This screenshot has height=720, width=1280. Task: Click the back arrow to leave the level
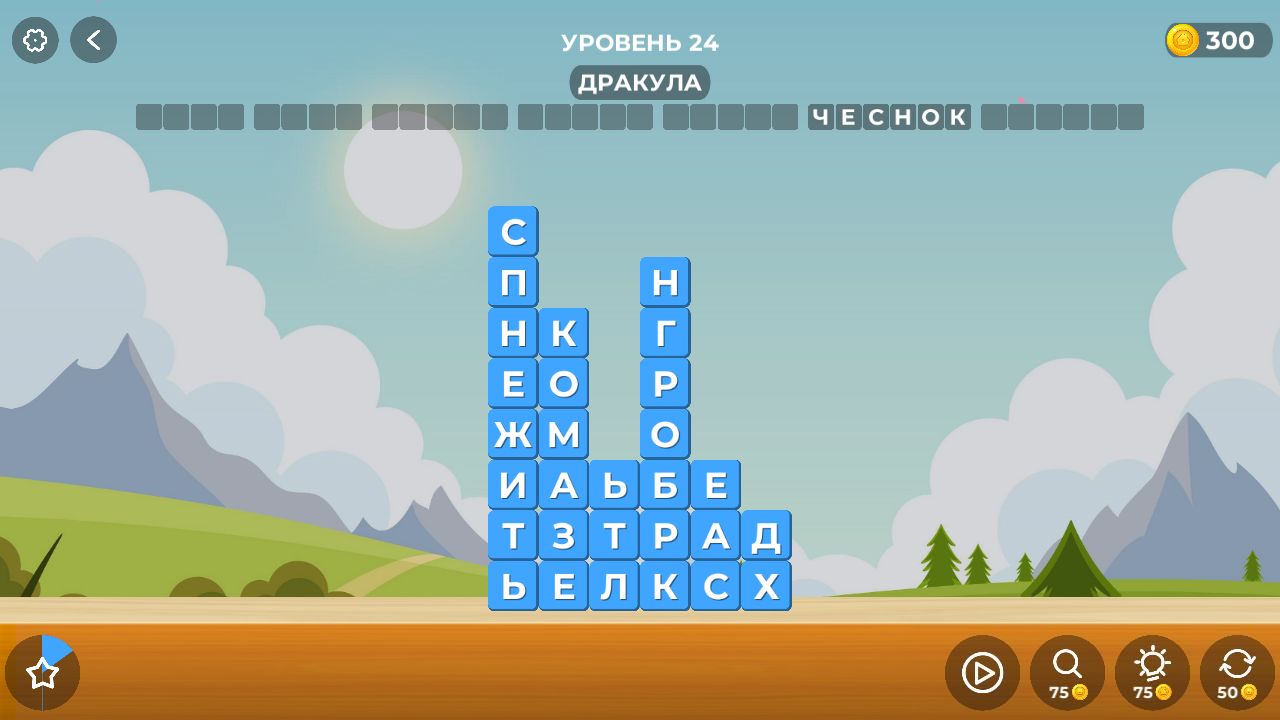pyautogui.click(x=93, y=40)
